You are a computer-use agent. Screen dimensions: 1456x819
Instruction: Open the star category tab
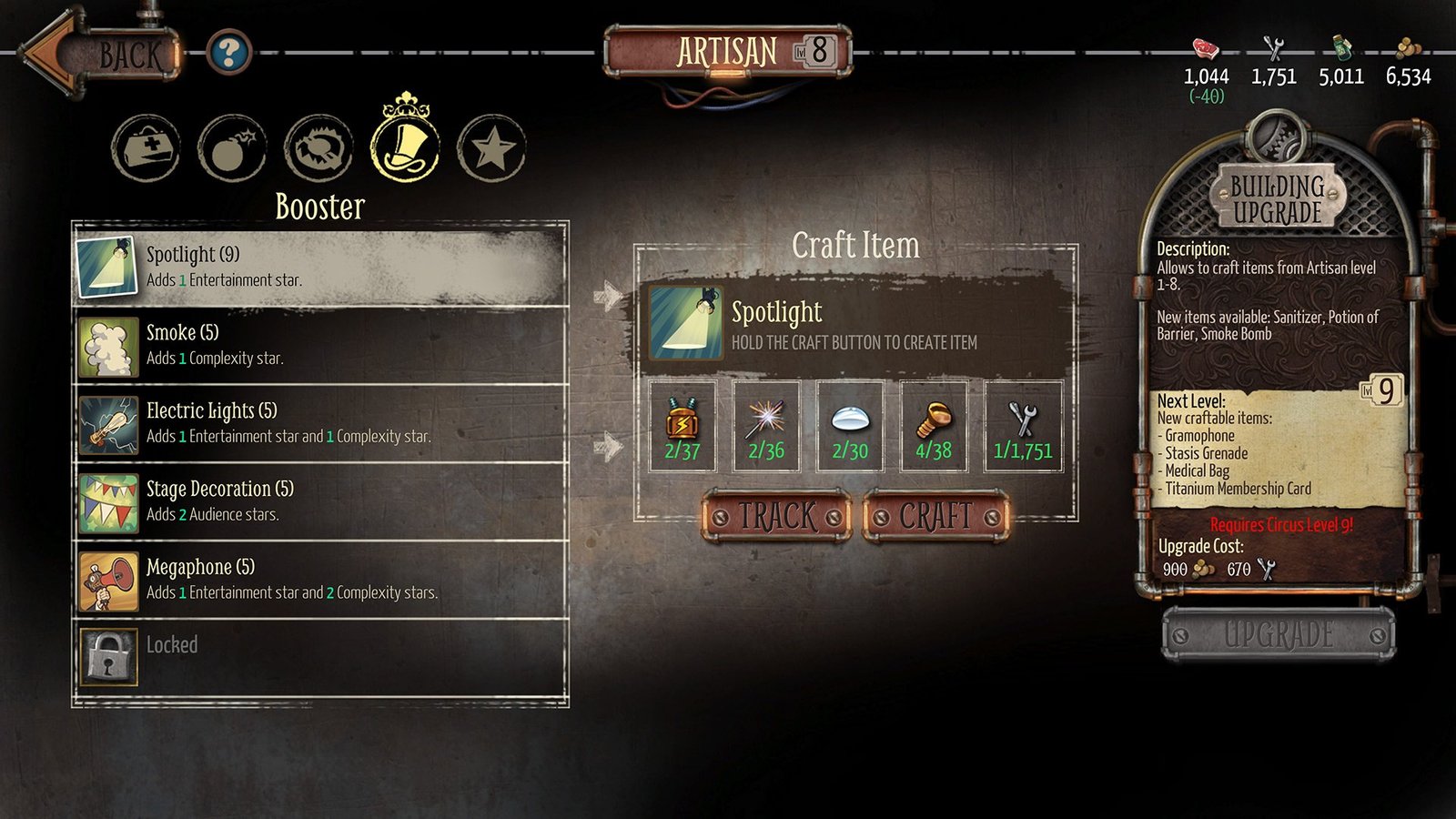[491, 148]
